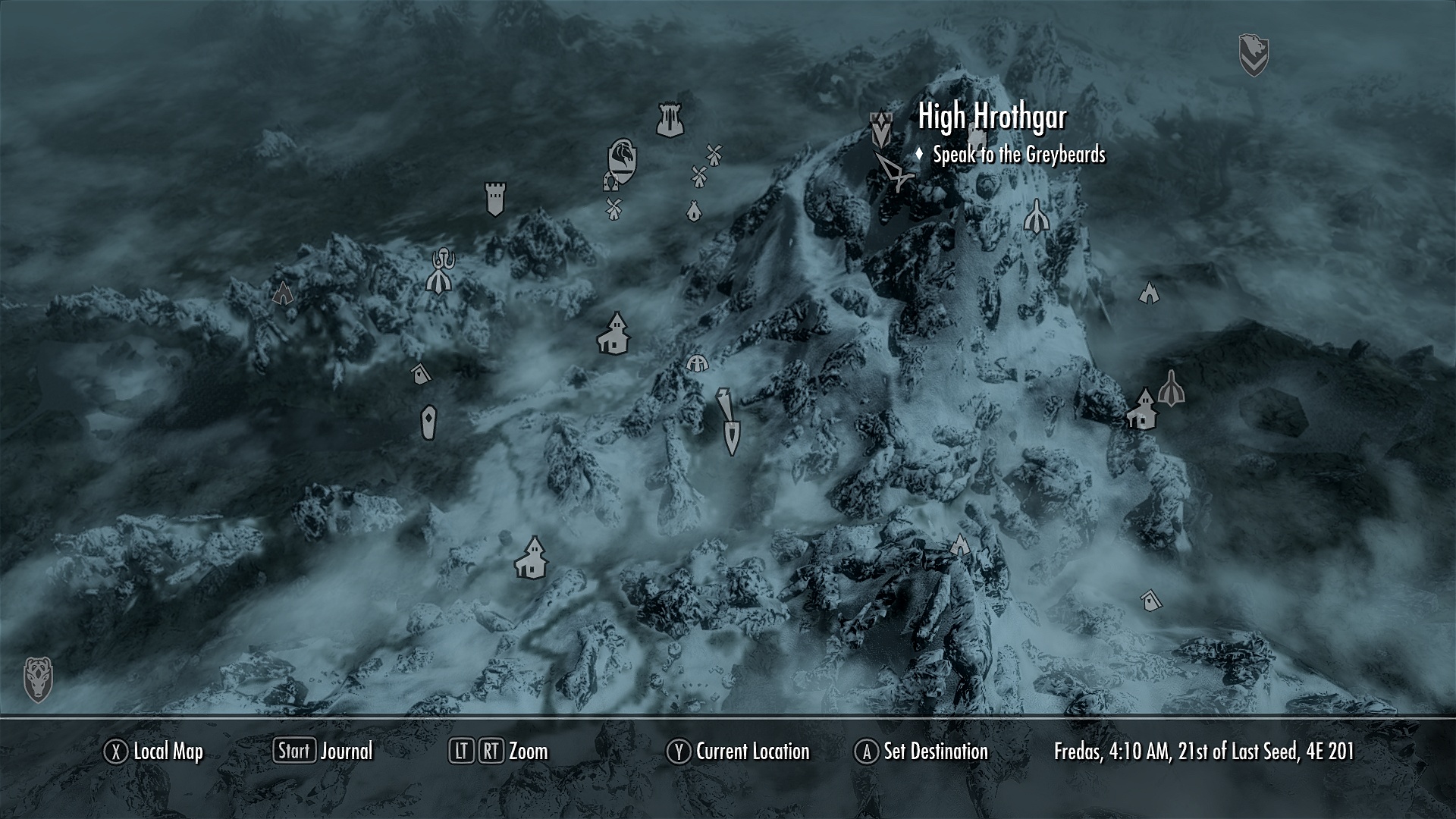Viewport: 1456px width, 819px height.
Task: Select the High Hrothgar map marker
Action: 880,130
